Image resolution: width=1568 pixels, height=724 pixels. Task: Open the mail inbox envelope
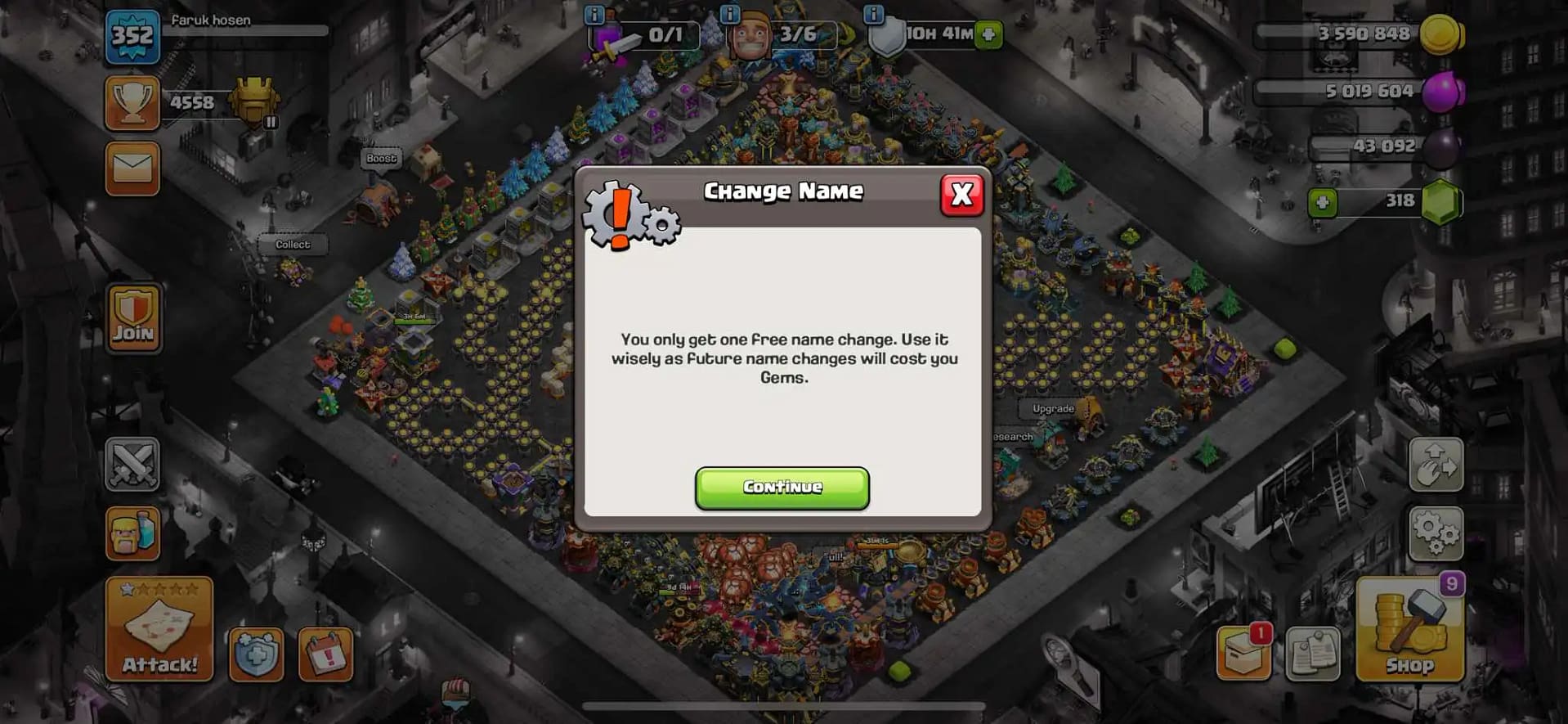click(132, 169)
